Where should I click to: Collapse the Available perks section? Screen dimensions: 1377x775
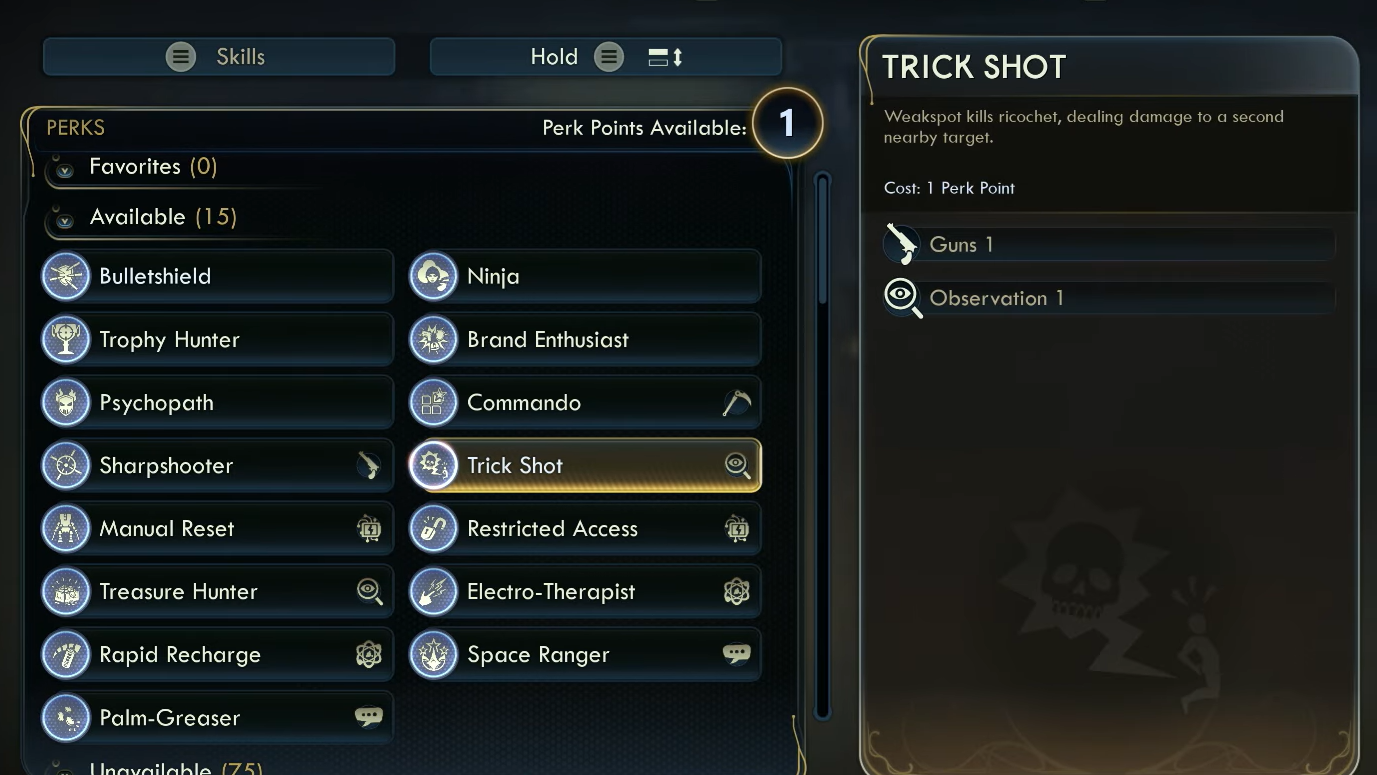pyautogui.click(x=65, y=219)
